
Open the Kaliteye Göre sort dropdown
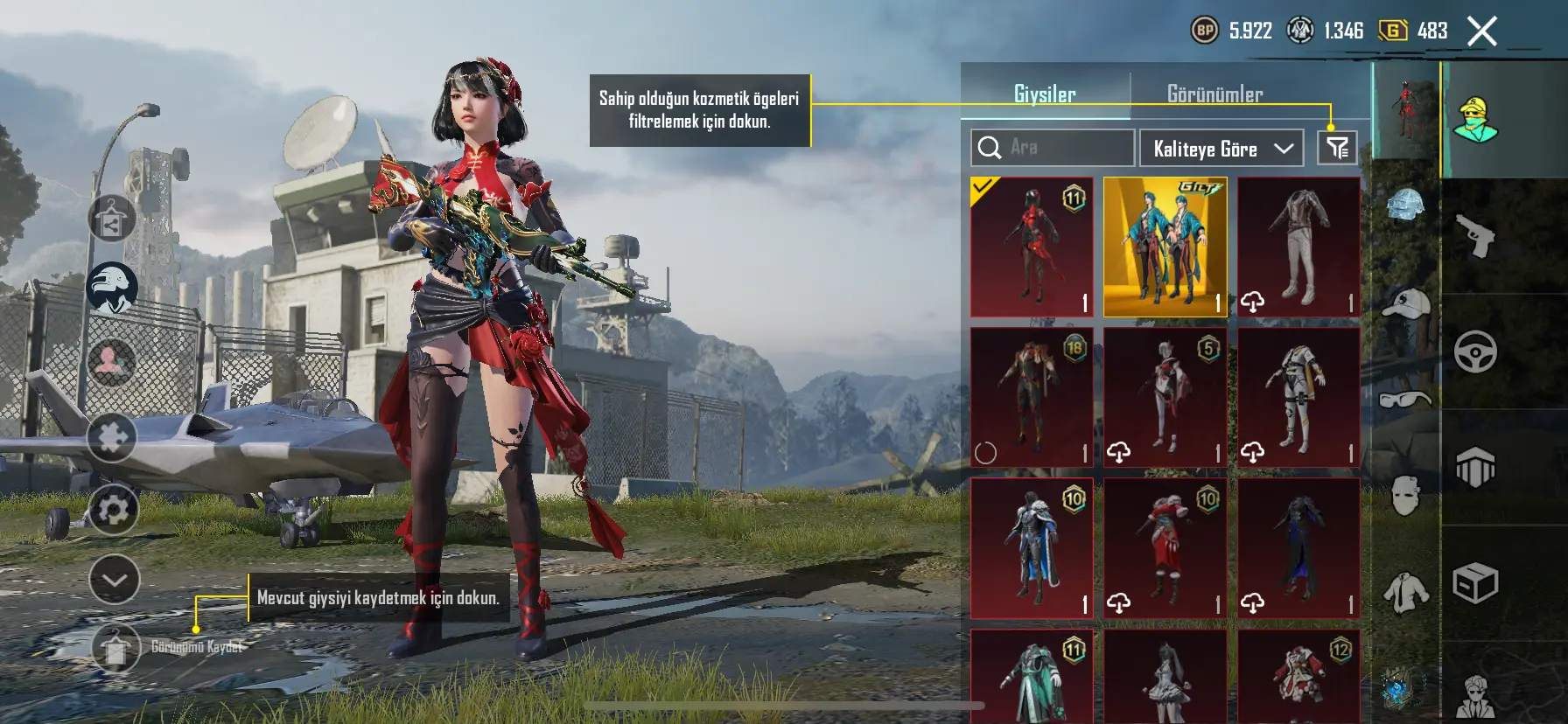[x=1221, y=149]
